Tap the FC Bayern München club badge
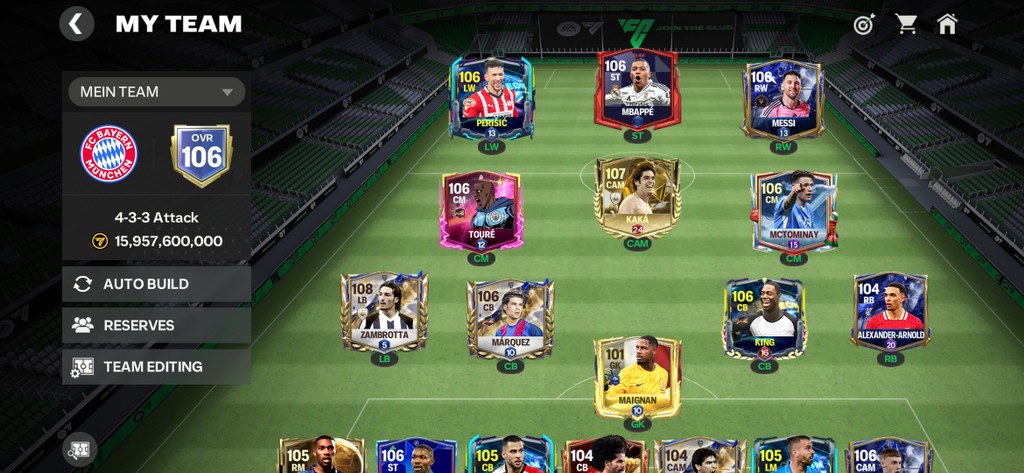The width and height of the screenshot is (1024, 473). 109,154
